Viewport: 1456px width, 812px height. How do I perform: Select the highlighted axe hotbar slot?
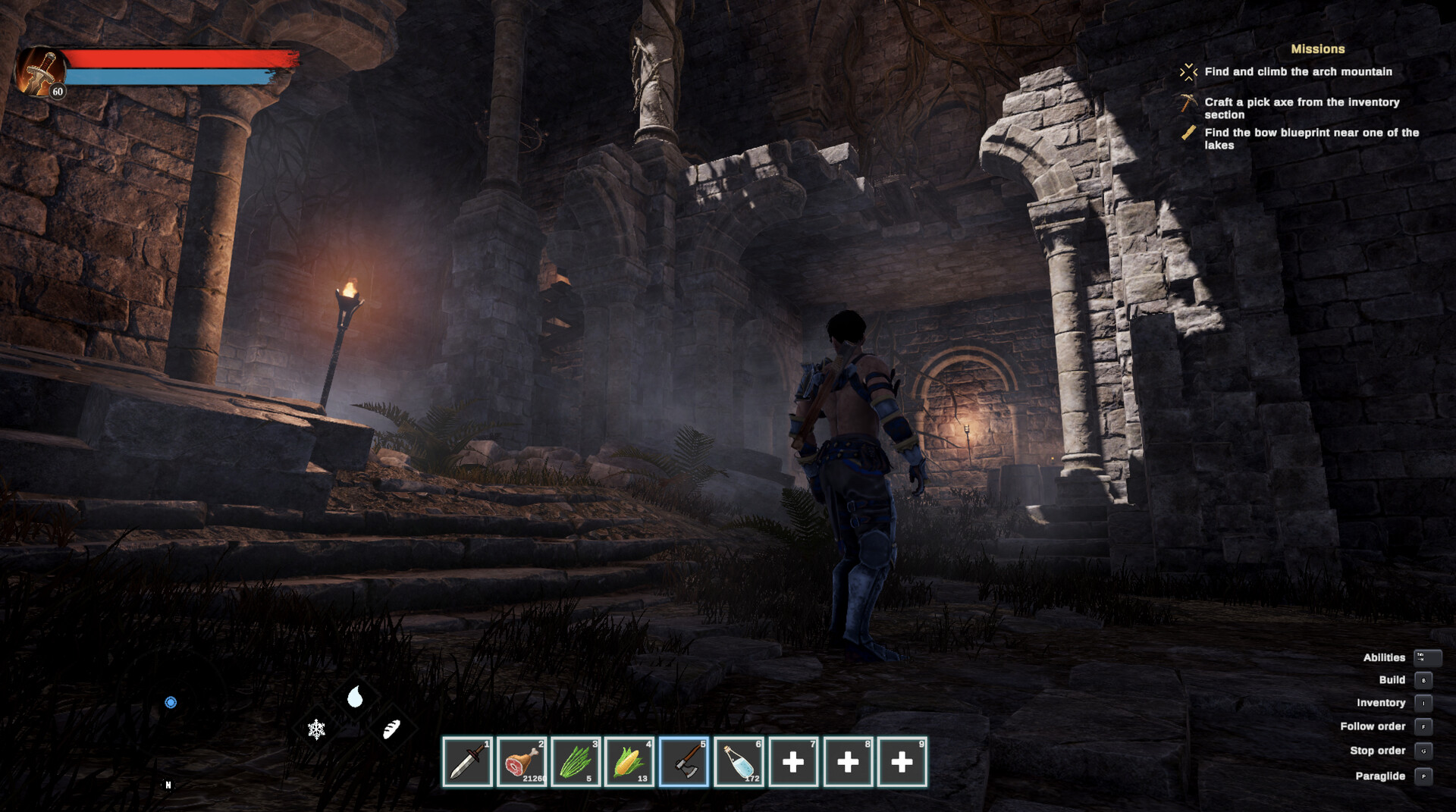point(684,761)
